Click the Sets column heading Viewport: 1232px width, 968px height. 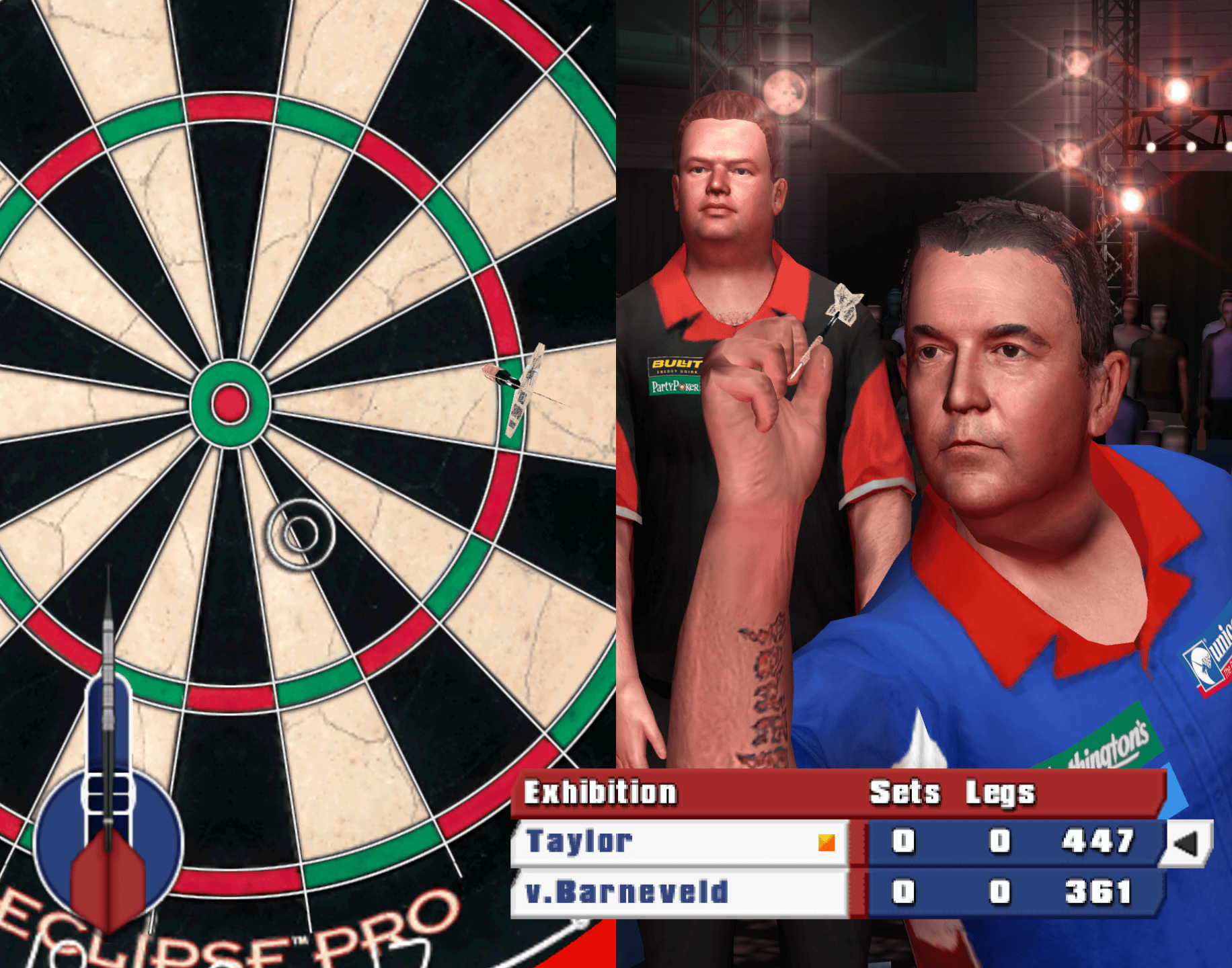(x=904, y=792)
